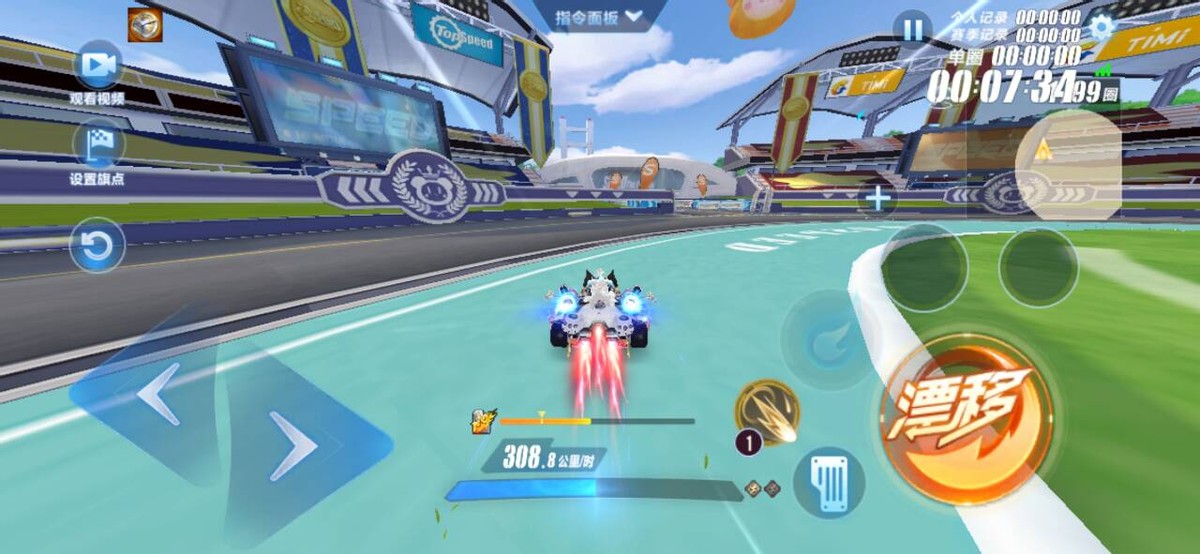Screen dimensions: 1200x554
Task: Use the fireball nitro item icon
Action: pyautogui.click(x=767, y=410)
